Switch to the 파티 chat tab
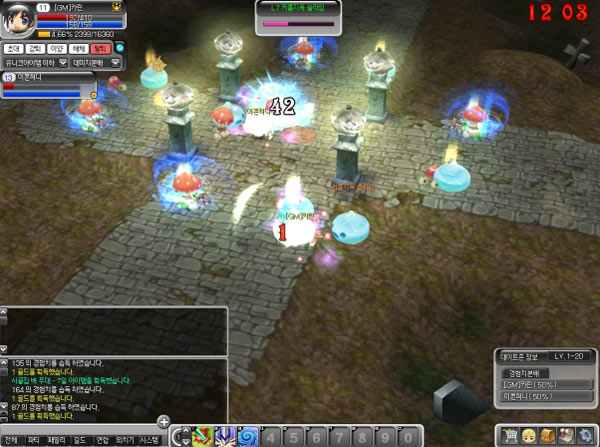Image resolution: width=600 pixels, height=447 pixels. click(x=33, y=440)
